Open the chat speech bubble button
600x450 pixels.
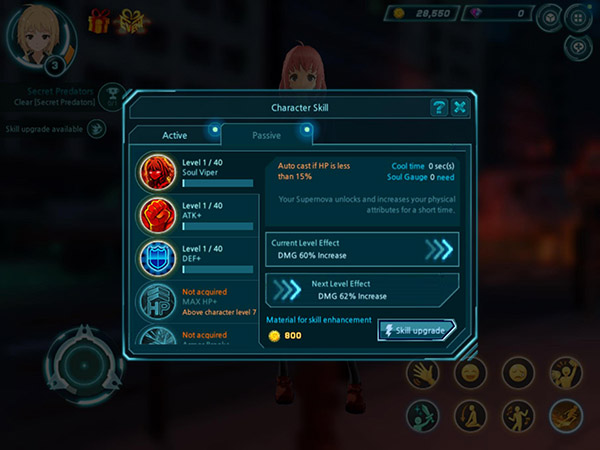click(x=577, y=45)
